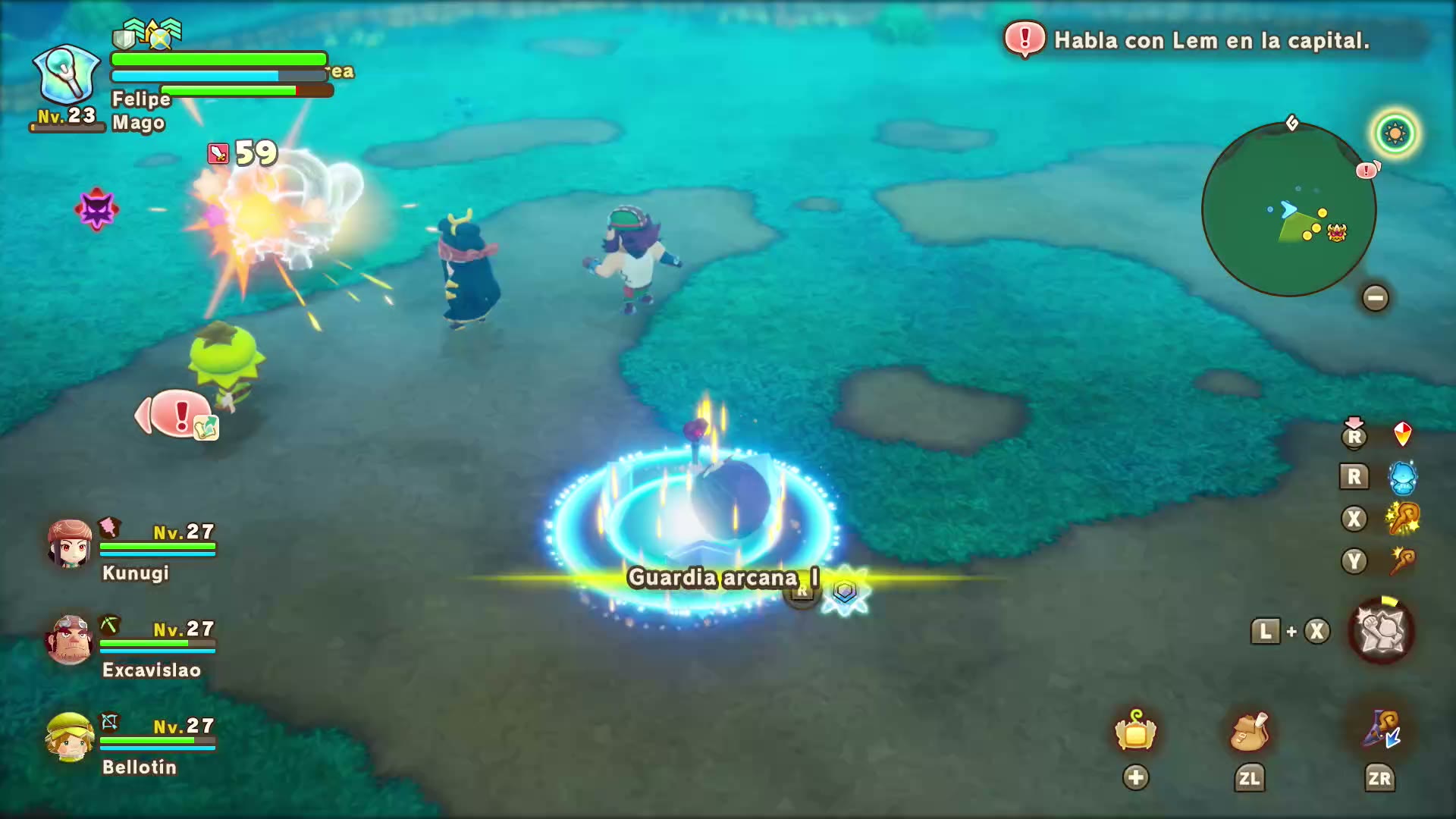Switch weapon with the staff swap icon

pyautogui.click(x=1381, y=730)
